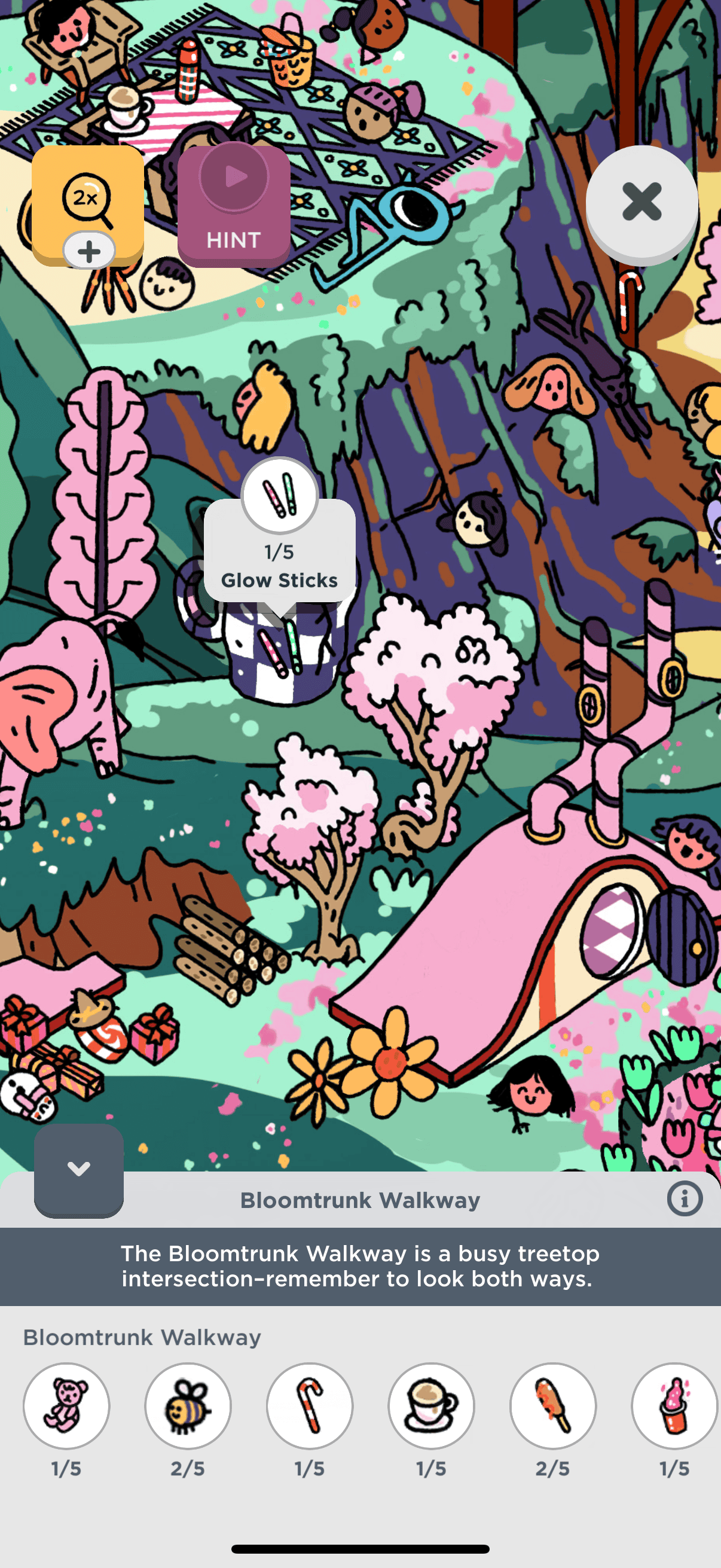Close the scene with the X button

641,202
